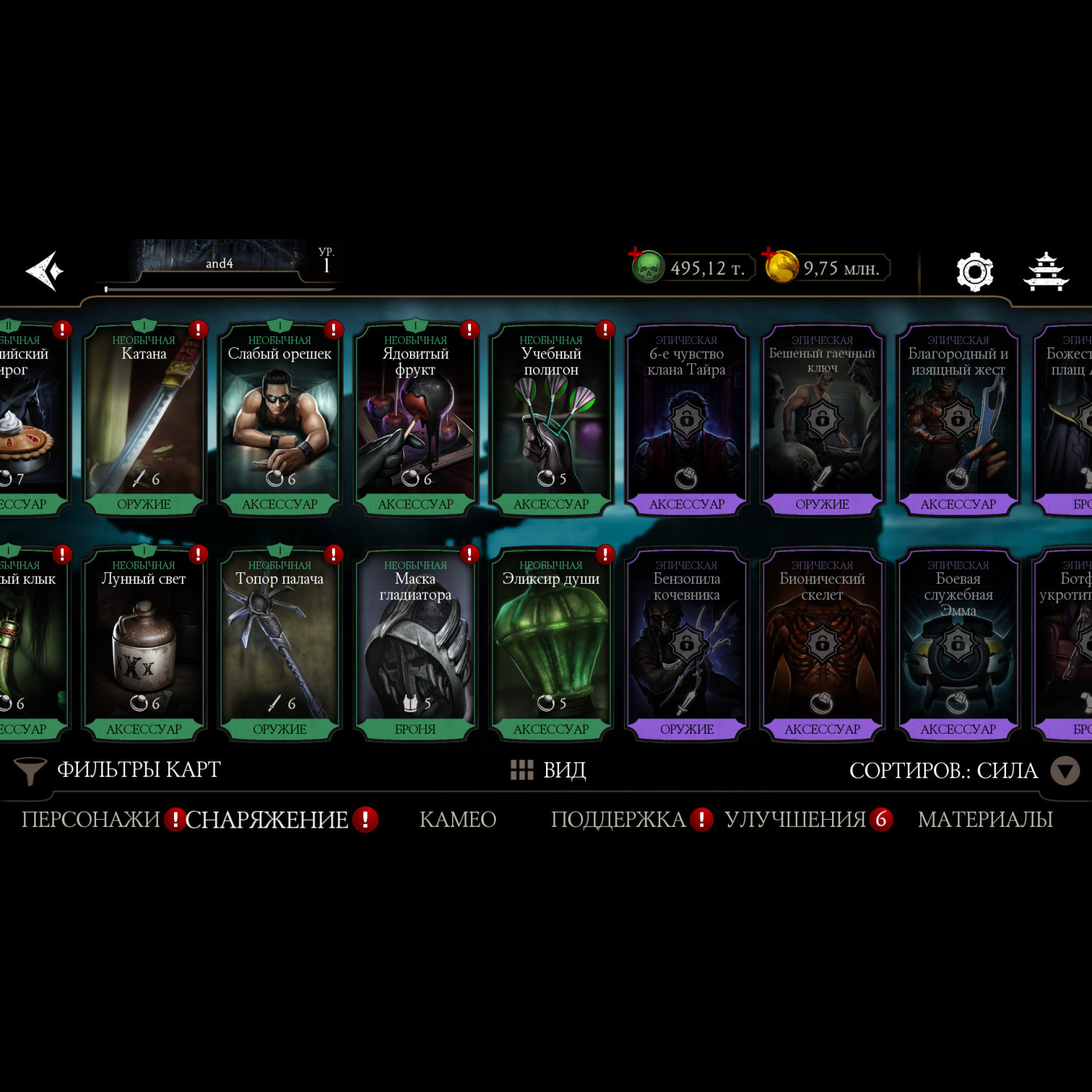Select locked 6-е чувство клана Тайра card
Screen dimensions: 1092x1092
[687, 419]
